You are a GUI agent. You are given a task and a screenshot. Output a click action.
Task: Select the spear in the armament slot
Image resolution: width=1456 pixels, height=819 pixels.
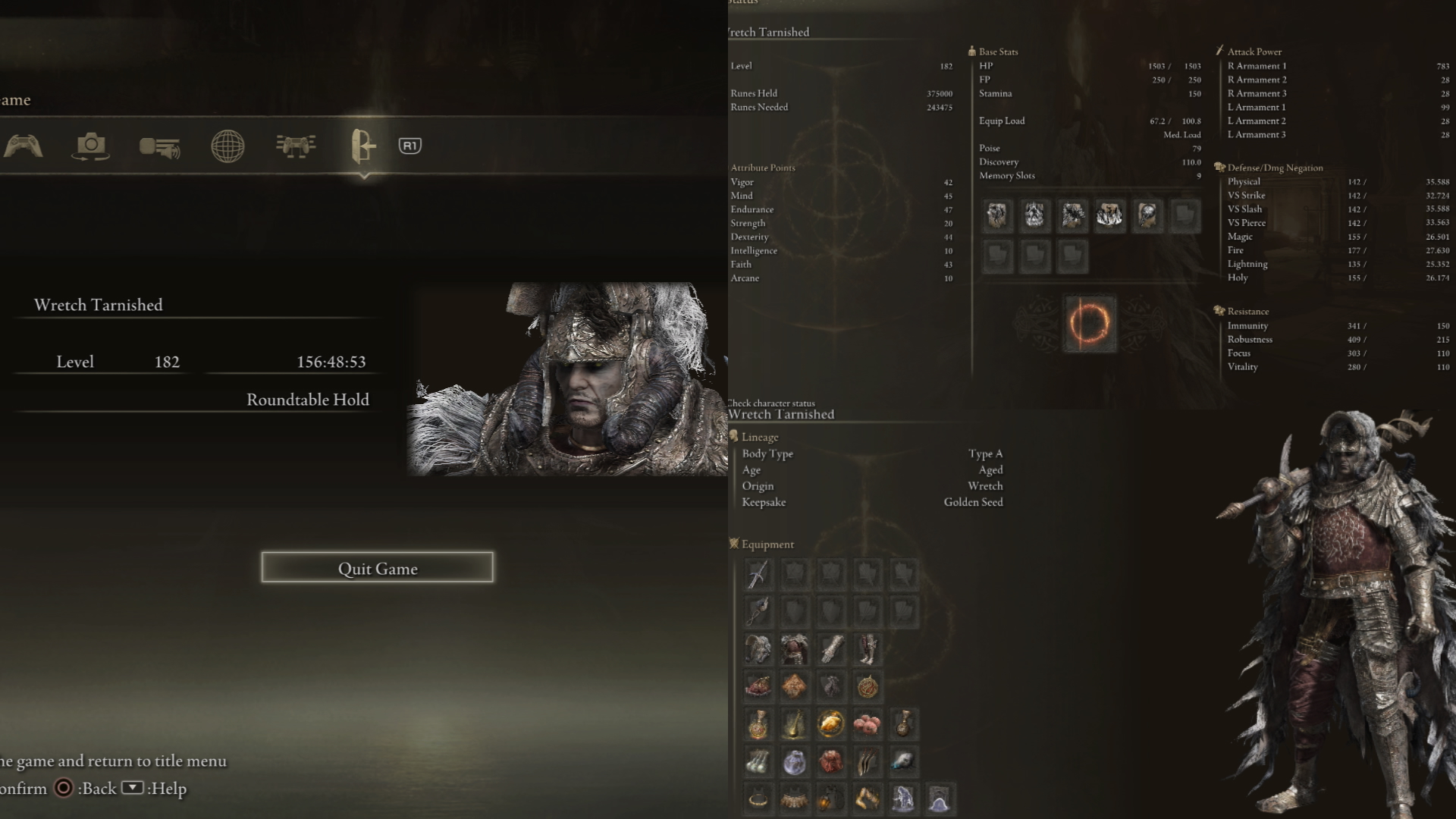[758, 574]
